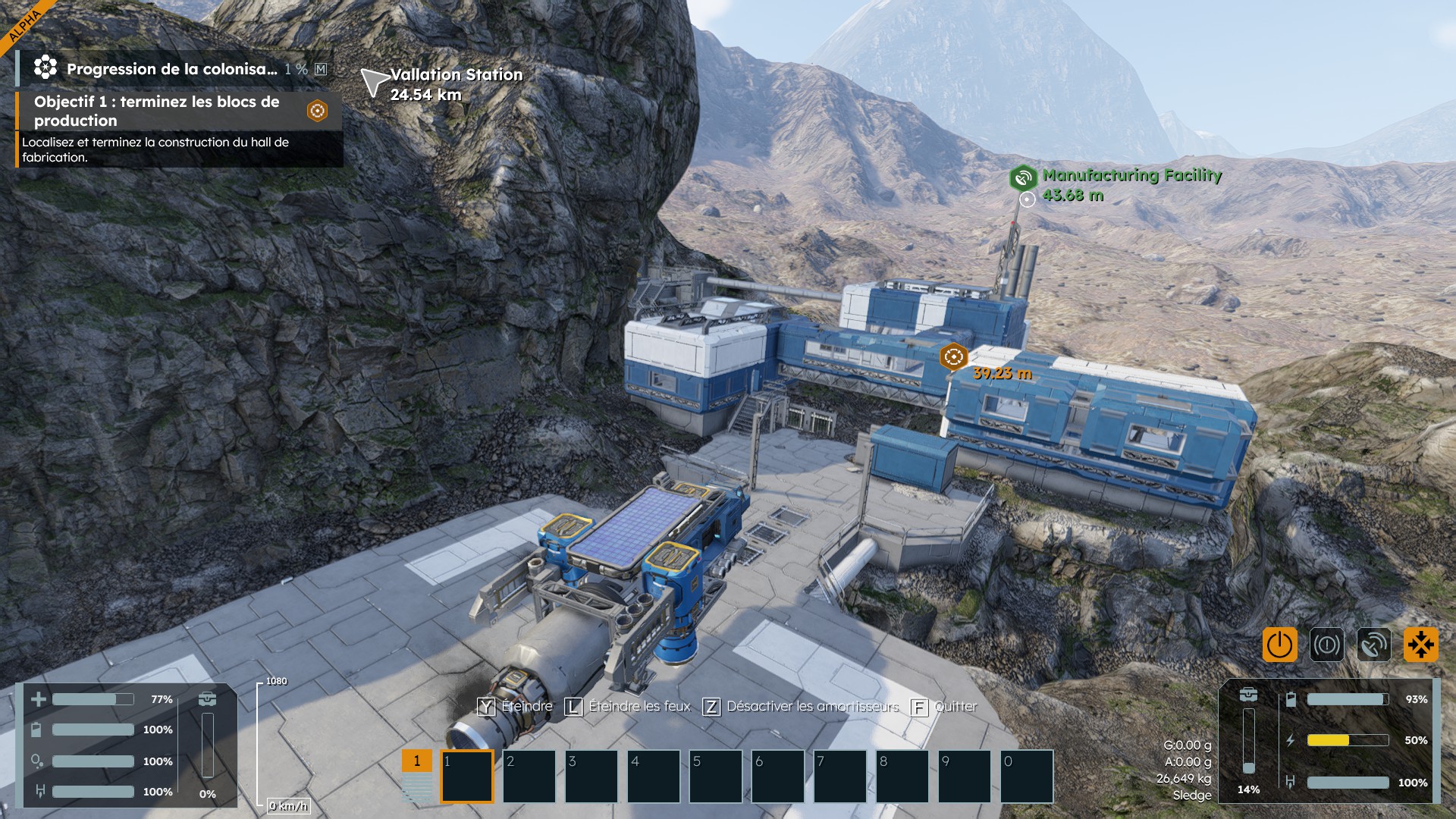Toggle the satellite dish broadcast icon
The image size is (1456, 819).
point(1373,645)
